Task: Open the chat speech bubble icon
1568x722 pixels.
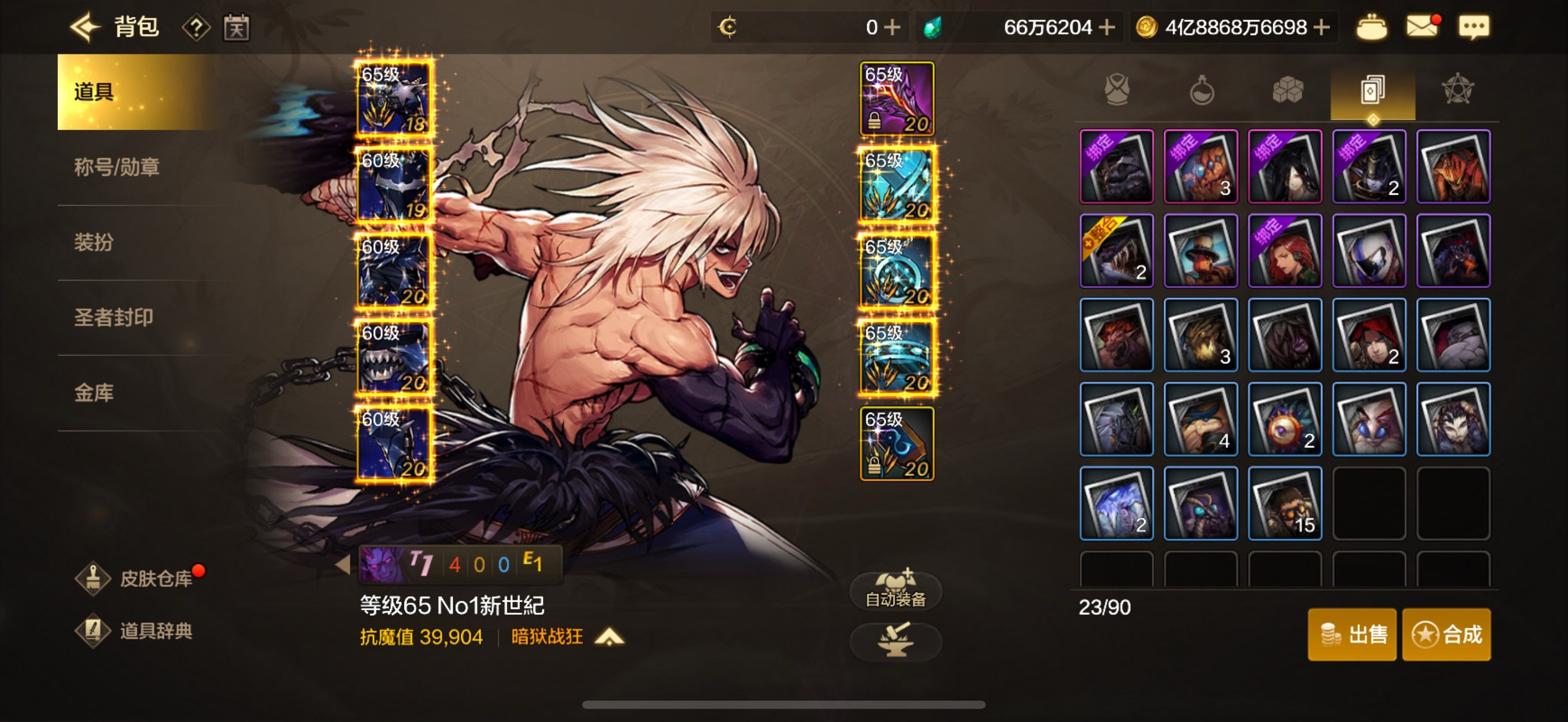Action: coord(1473,27)
